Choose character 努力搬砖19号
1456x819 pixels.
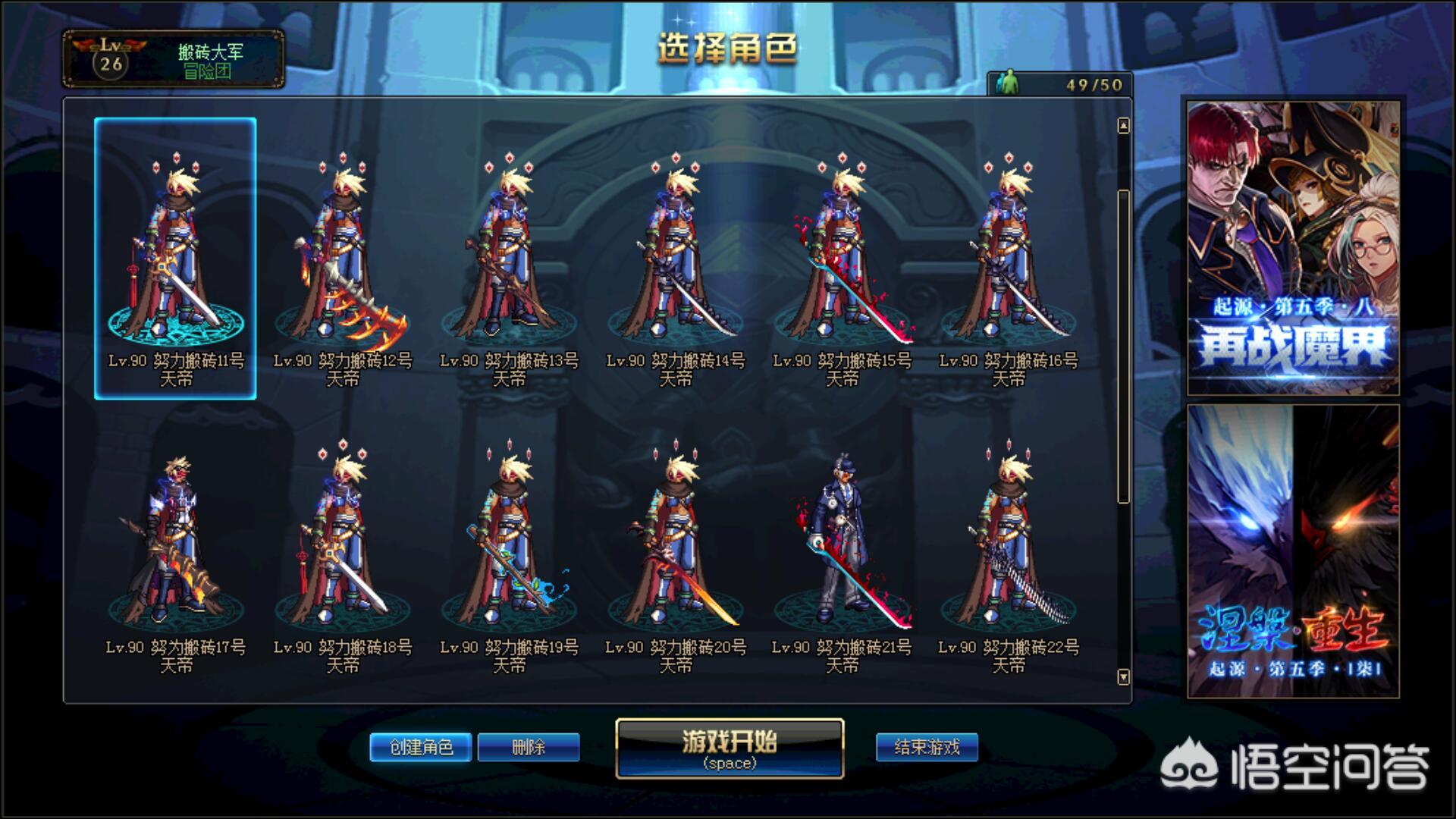click(509, 546)
